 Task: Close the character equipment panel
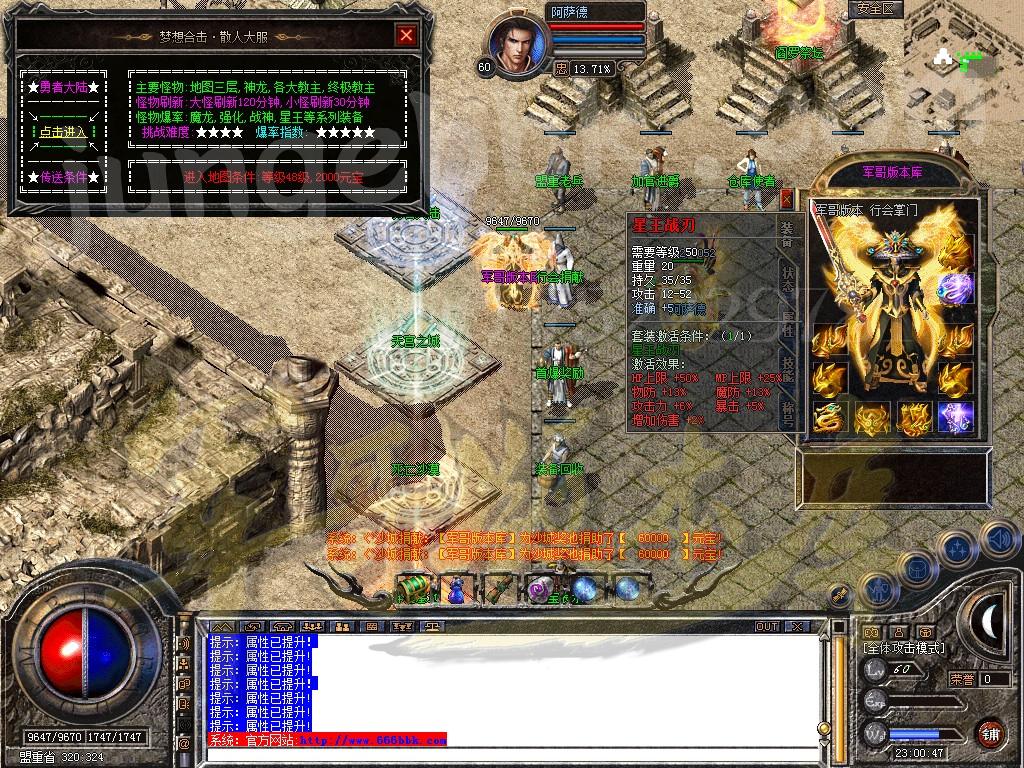(x=786, y=198)
